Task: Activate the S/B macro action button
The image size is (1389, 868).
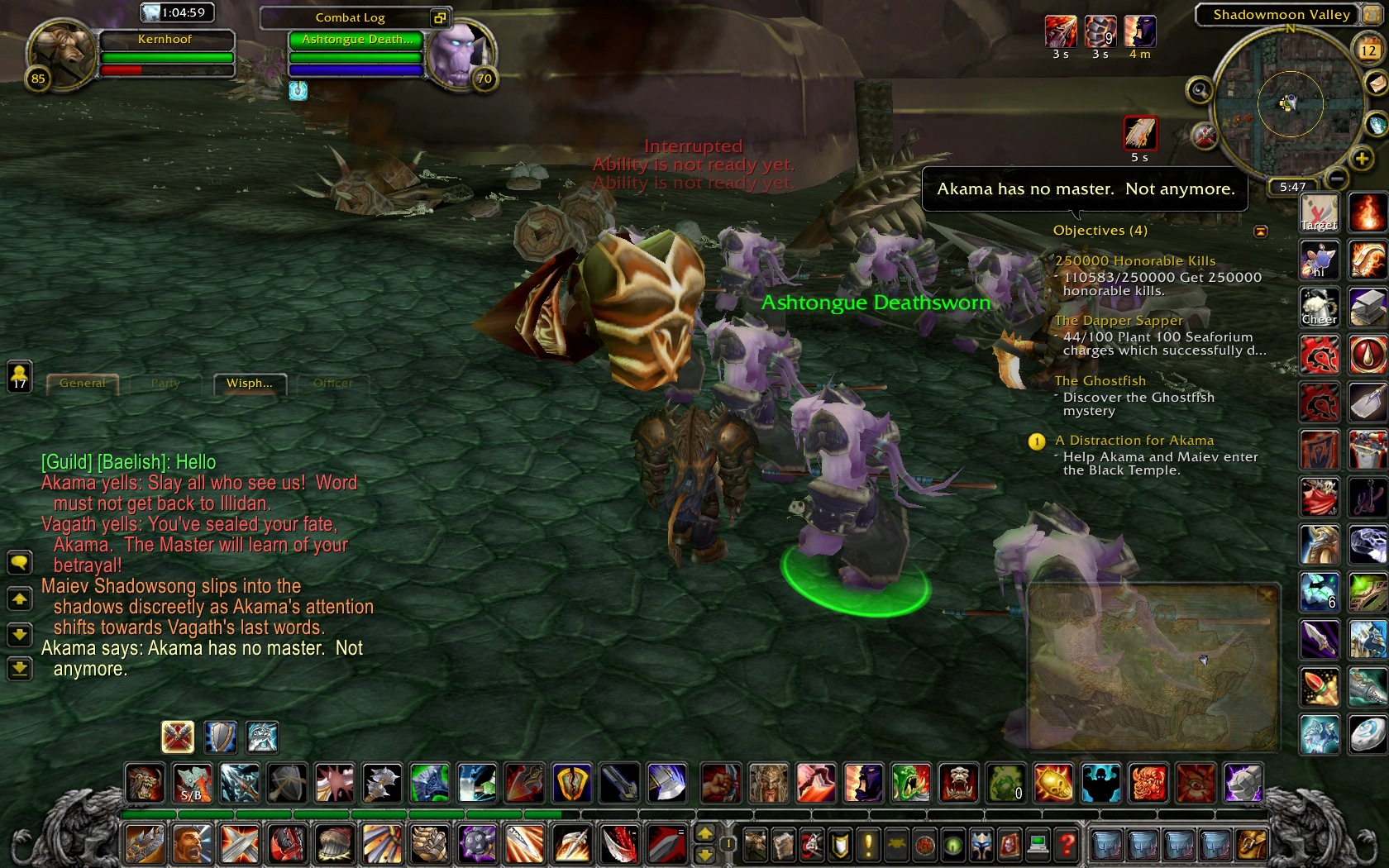Action: click(x=192, y=783)
